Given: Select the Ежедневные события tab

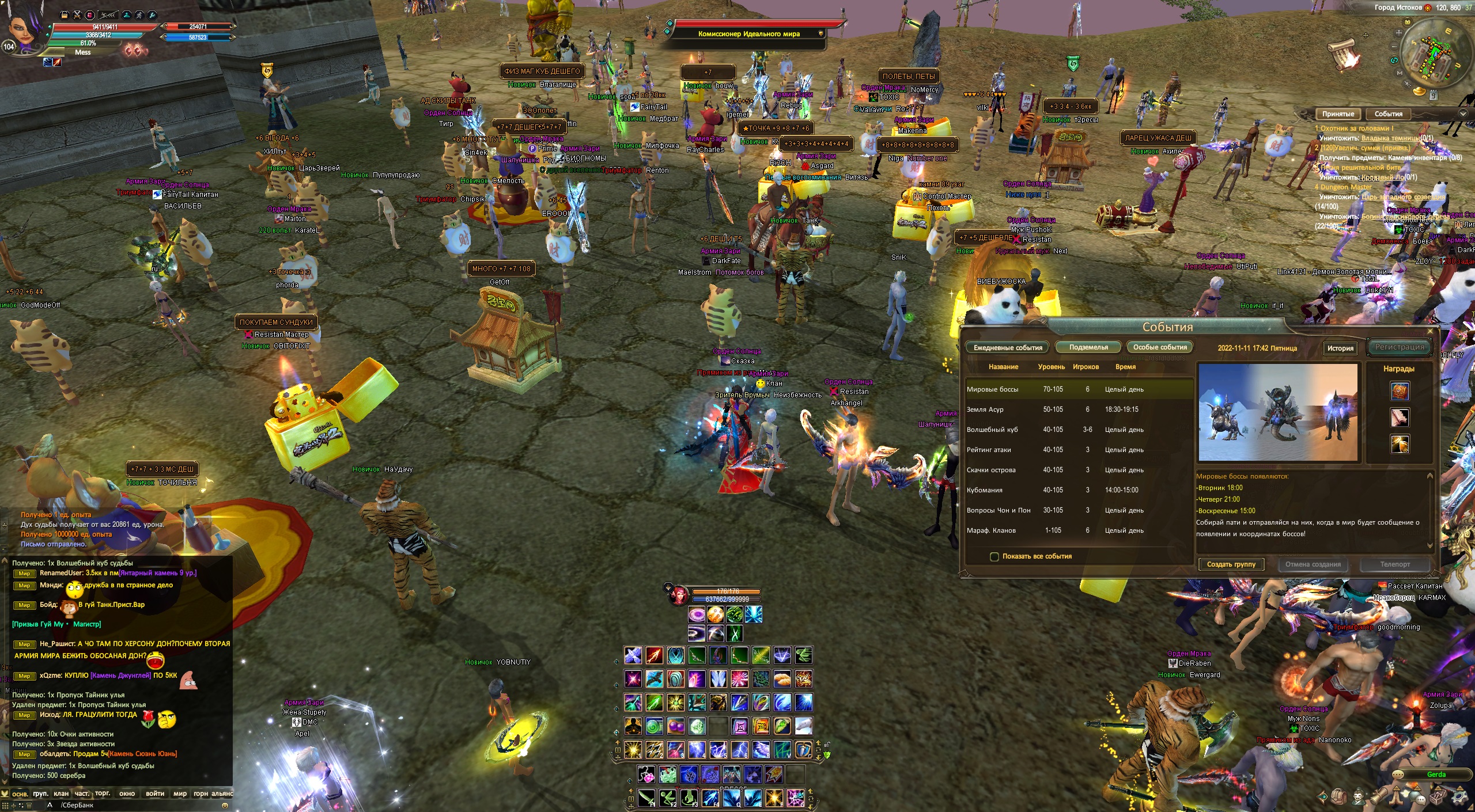Looking at the screenshot, I should (1008, 347).
